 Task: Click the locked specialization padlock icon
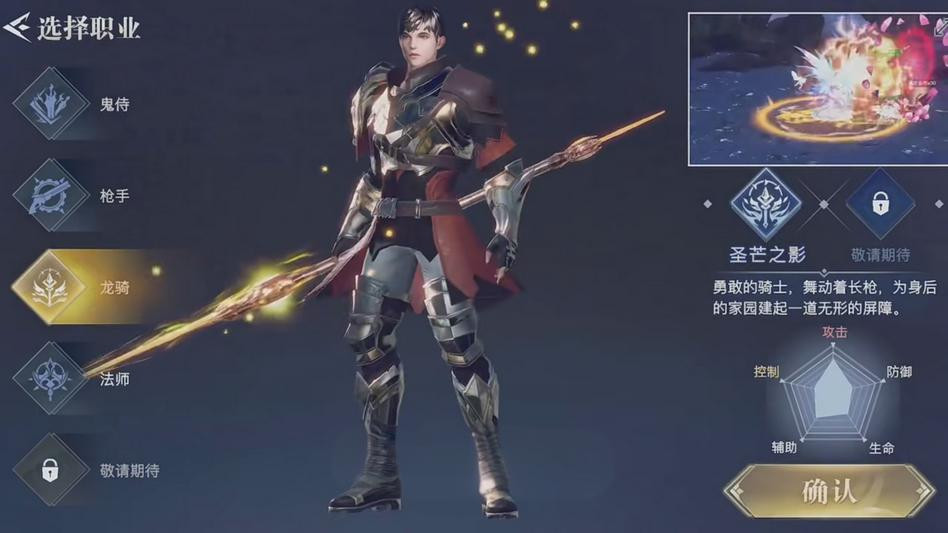click(x=880, y=204)
